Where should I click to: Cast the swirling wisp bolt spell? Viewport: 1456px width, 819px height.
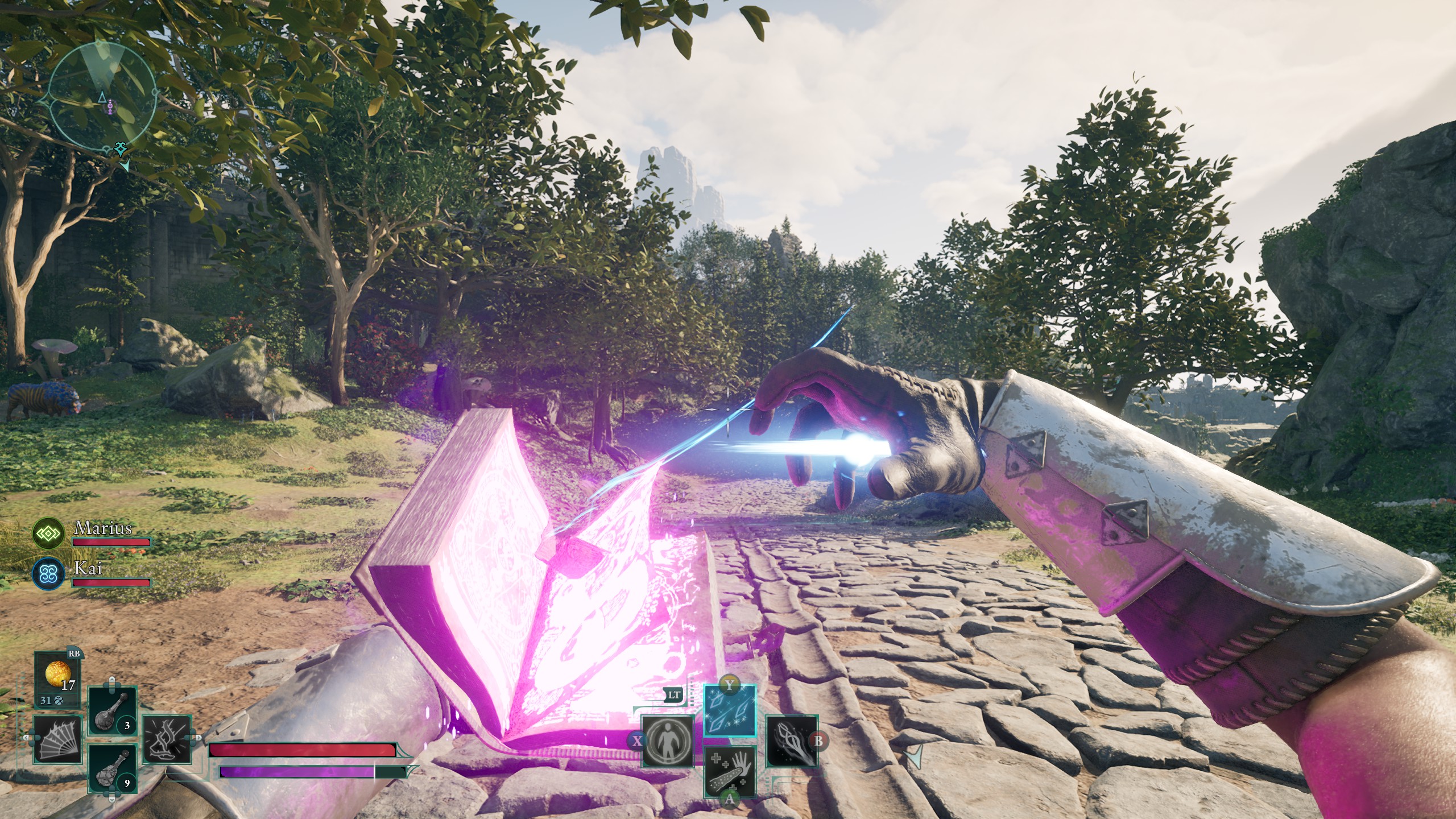pyautogui.click(x=792, y=741)
